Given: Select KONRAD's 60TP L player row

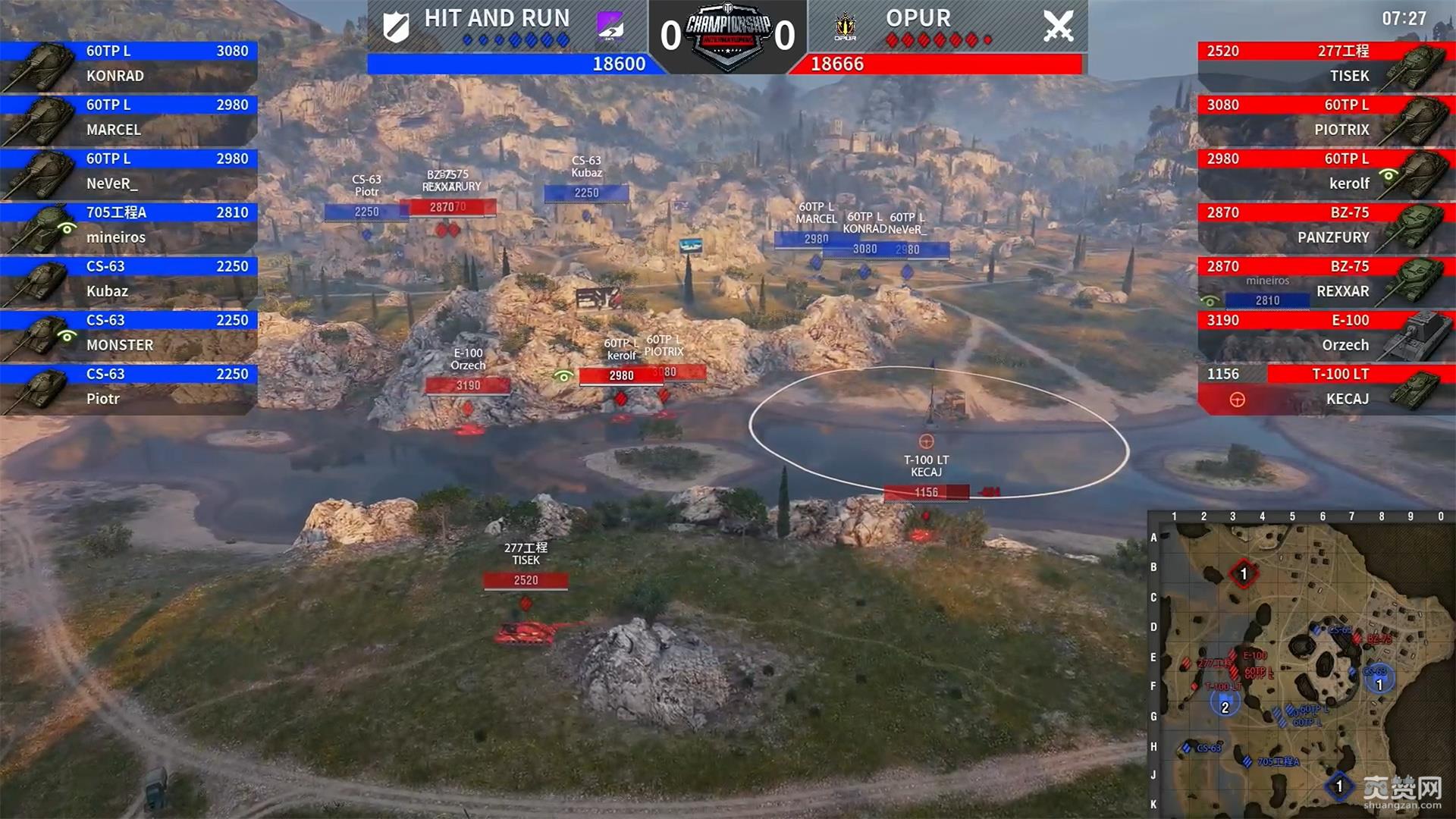Looking at the screenshot, I should [129, 64].
